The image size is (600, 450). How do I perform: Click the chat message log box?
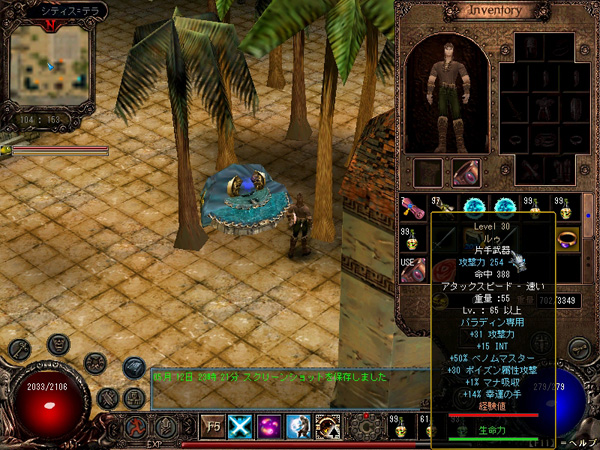pyautogui.click(x=290, y=387)
